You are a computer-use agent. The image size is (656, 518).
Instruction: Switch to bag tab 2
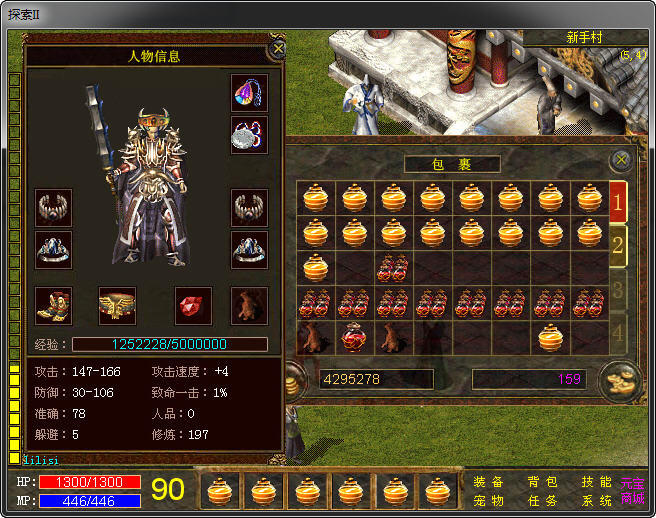[618, 245]
